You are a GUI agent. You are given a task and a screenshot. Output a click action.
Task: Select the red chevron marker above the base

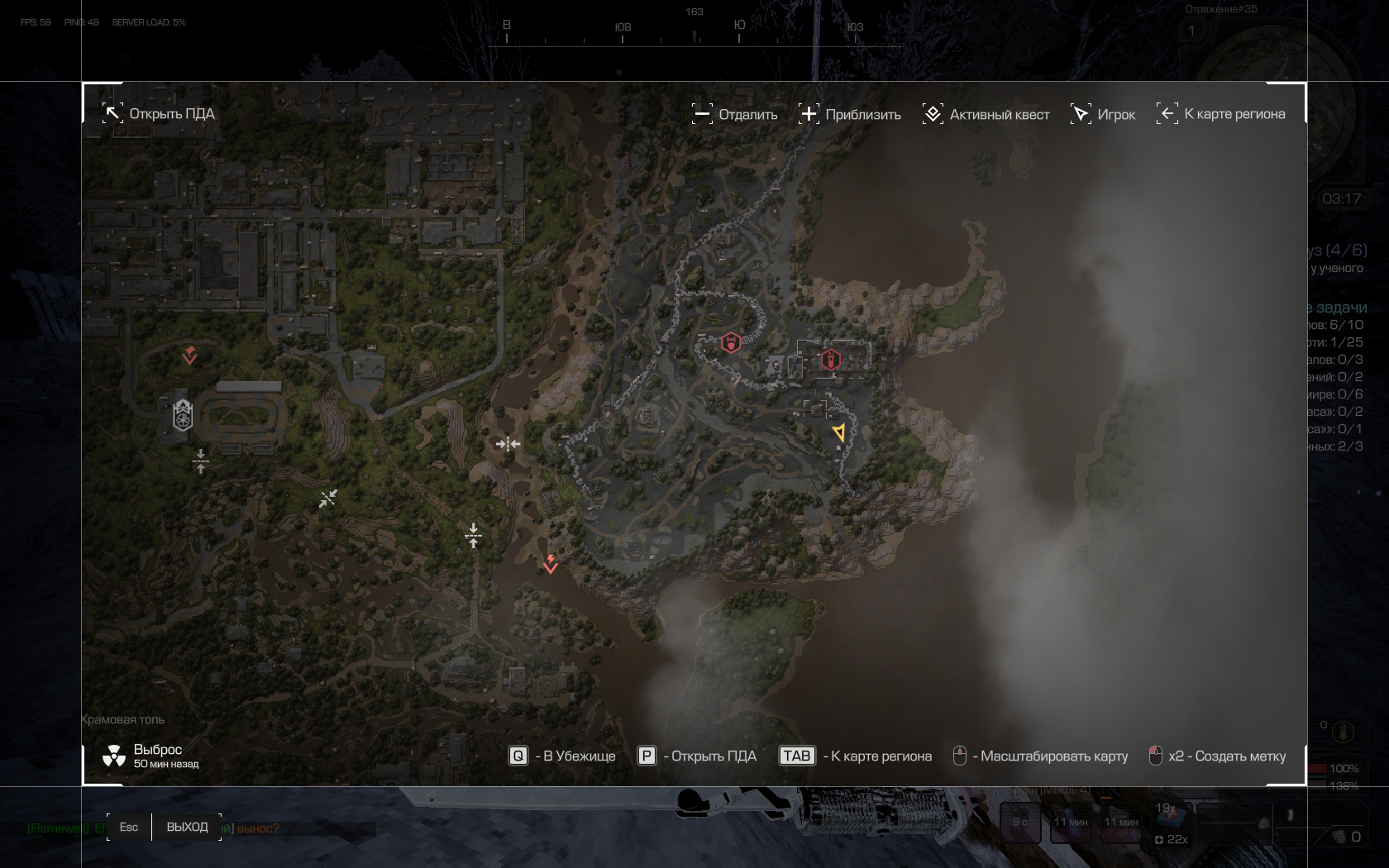pyautogui.click(x=190, y=355)
